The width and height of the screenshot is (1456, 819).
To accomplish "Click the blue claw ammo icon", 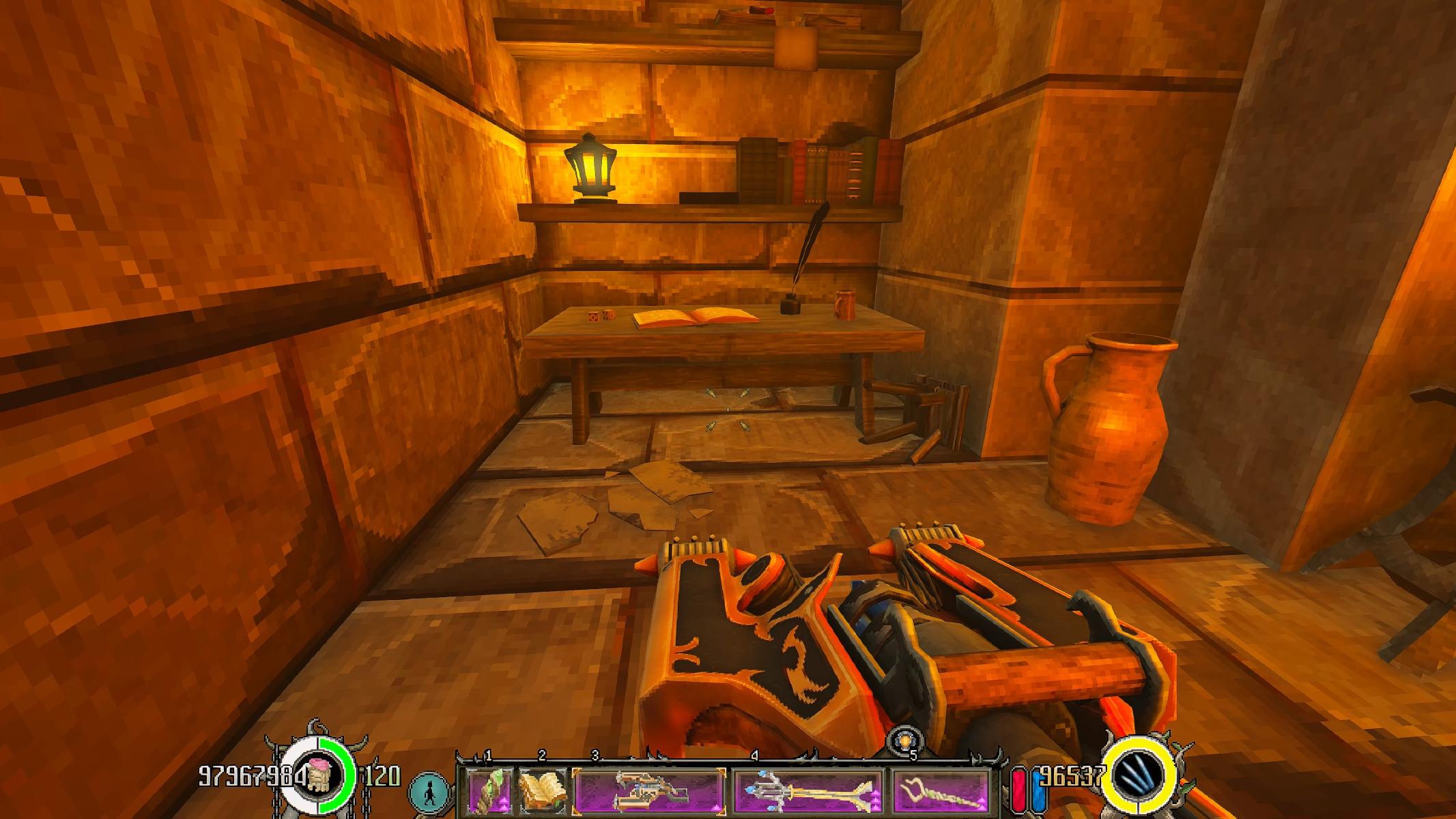I will pyautogui.click(x=1143, y=777).
